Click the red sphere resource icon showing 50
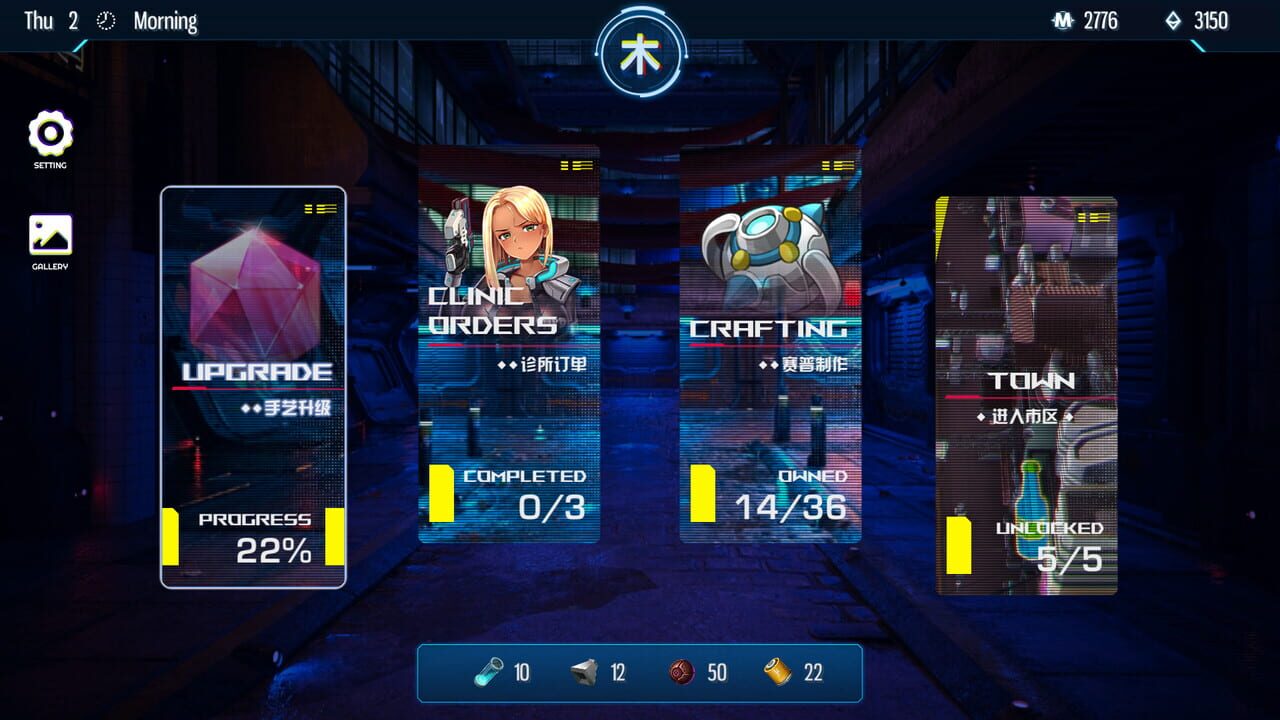Viewport: 1280px width, 720px height. click(x=679, y=673)
